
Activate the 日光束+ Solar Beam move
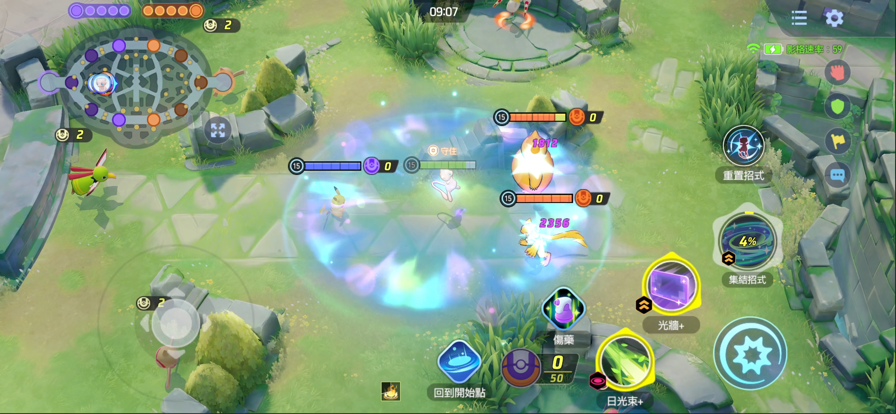tap(626, 363)
